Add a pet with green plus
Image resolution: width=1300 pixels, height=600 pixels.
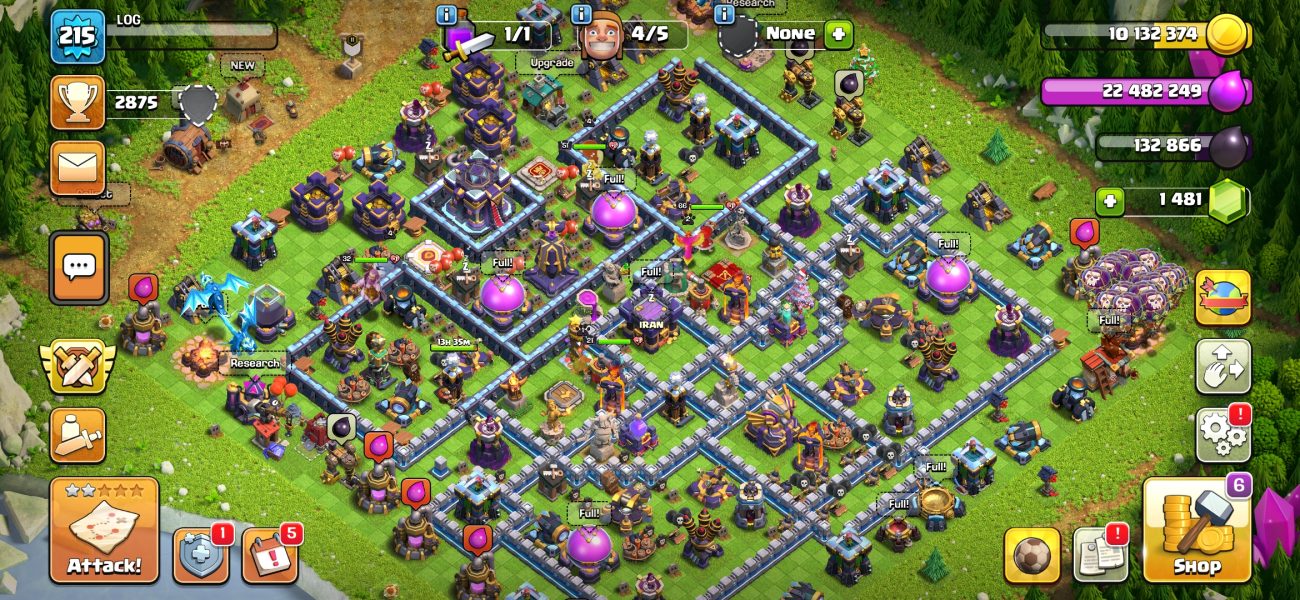(x=838, y=33)
